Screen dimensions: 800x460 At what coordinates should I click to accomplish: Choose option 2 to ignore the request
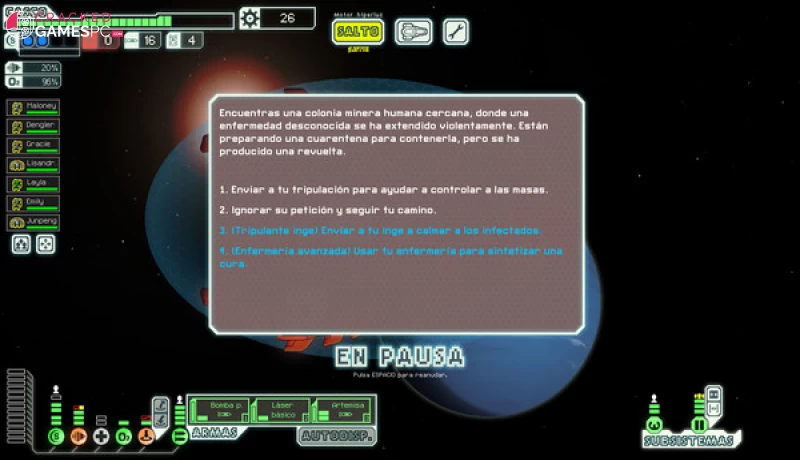pyautogui.click(x=328, y=210)
